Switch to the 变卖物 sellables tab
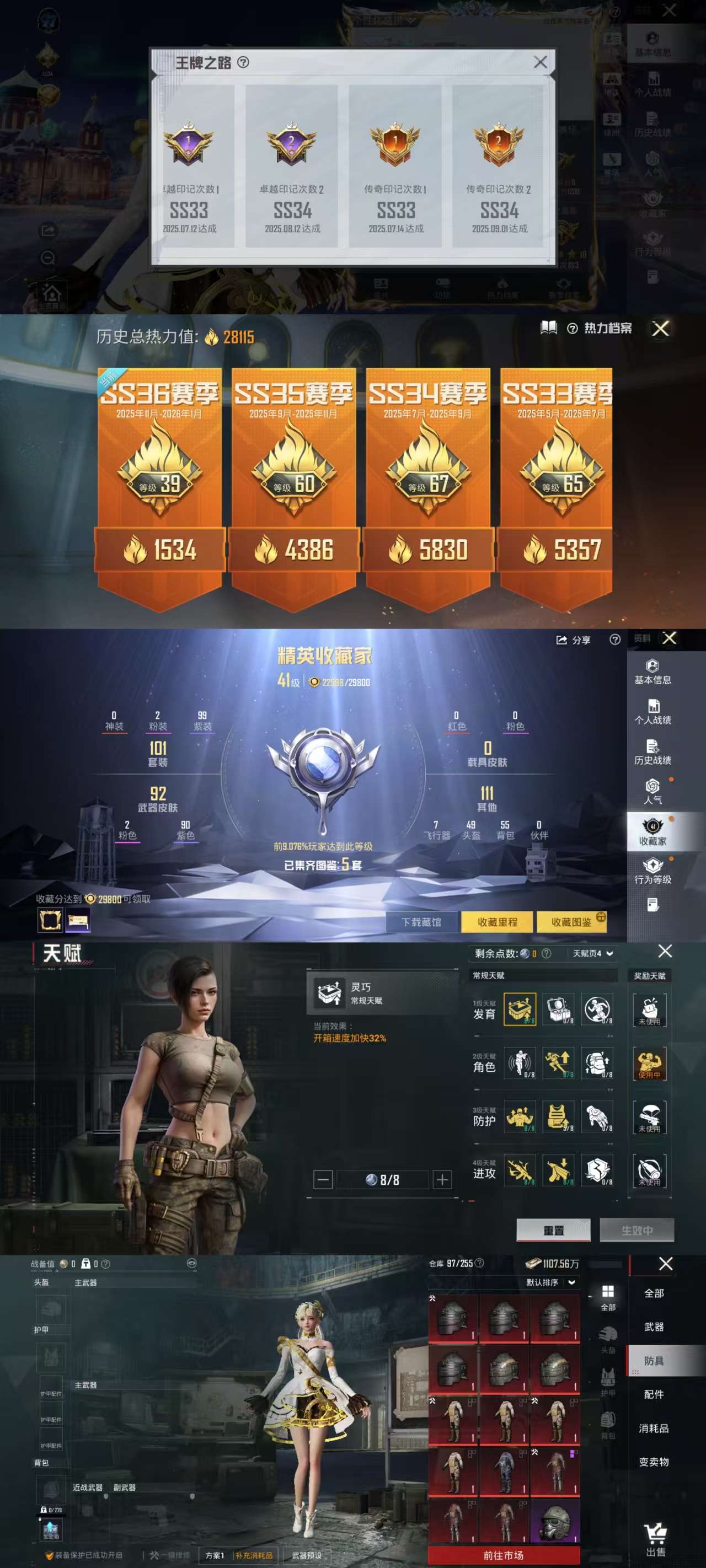This screenshot has height=1568, width=706. click(654, 1462)
